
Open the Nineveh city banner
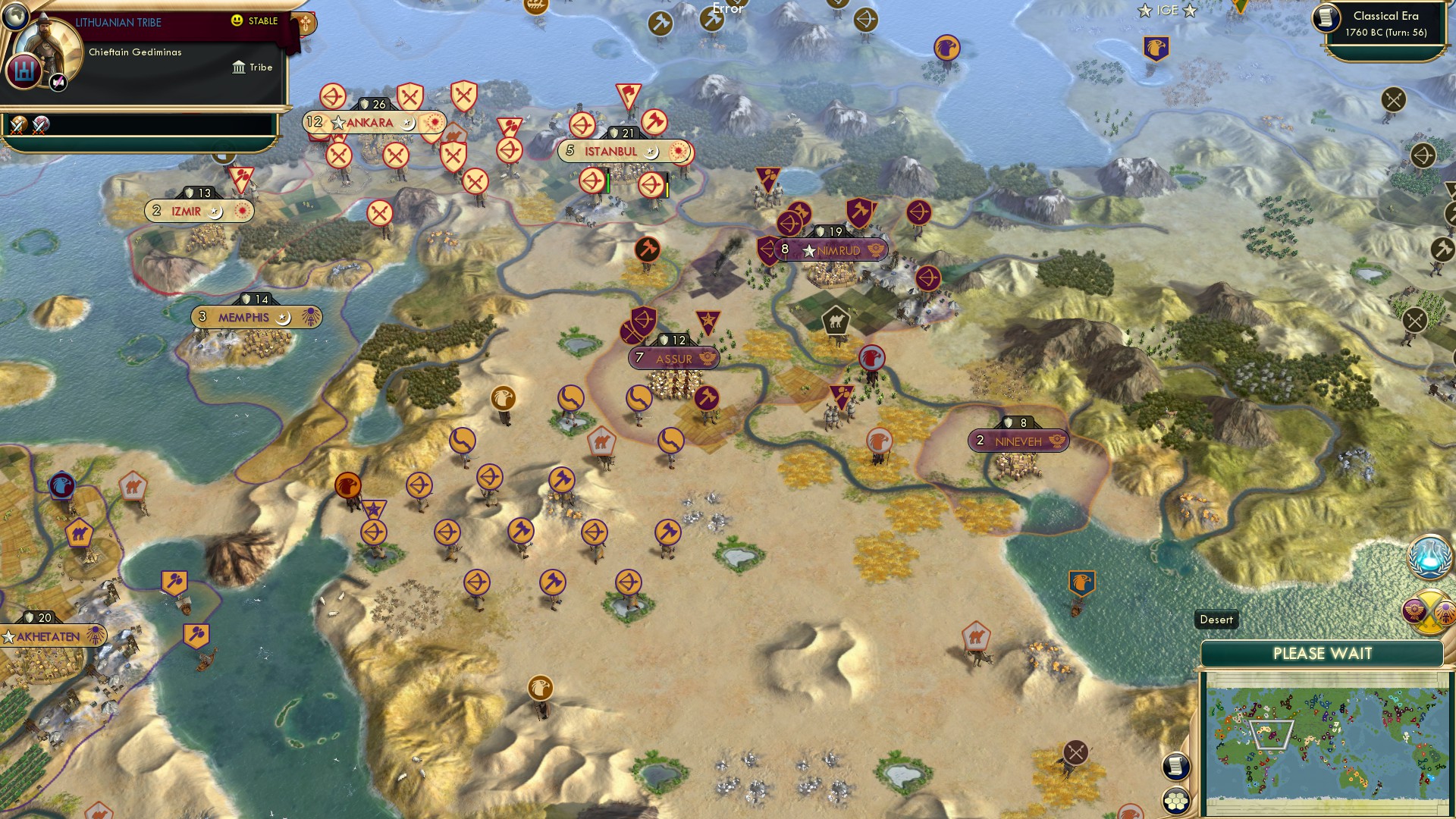(1018, 439)
